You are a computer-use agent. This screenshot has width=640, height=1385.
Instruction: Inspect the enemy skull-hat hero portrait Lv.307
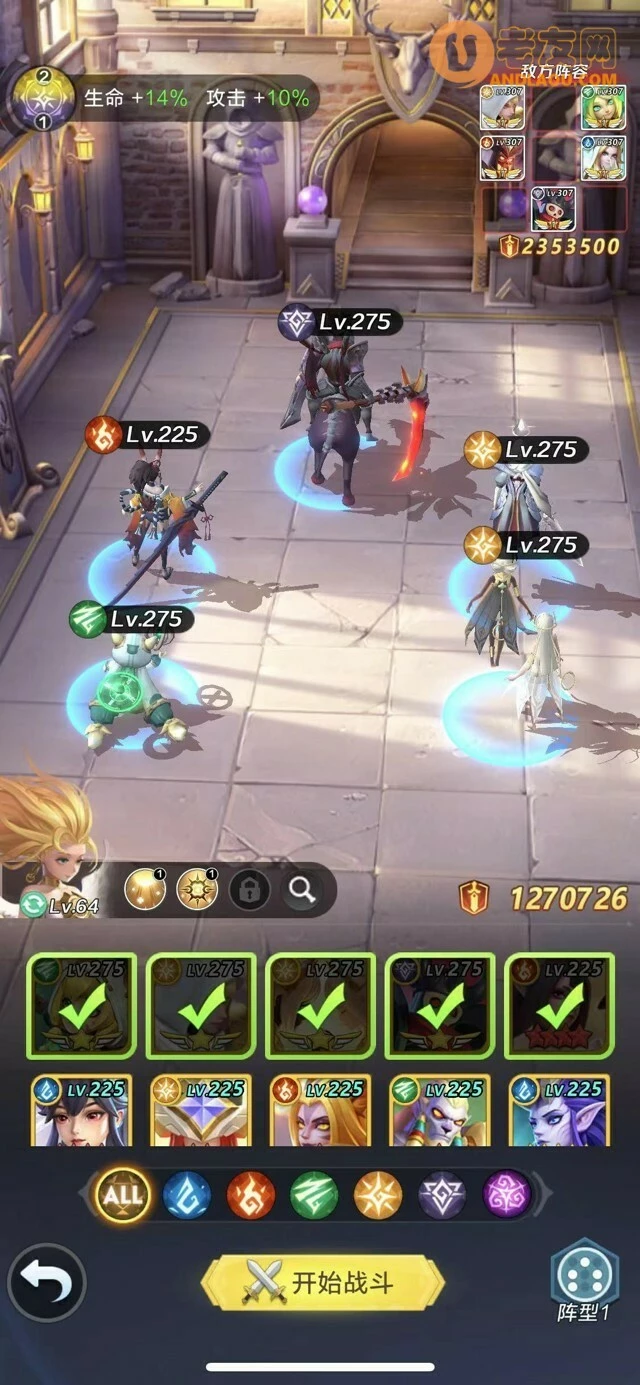tap(552, 209)
